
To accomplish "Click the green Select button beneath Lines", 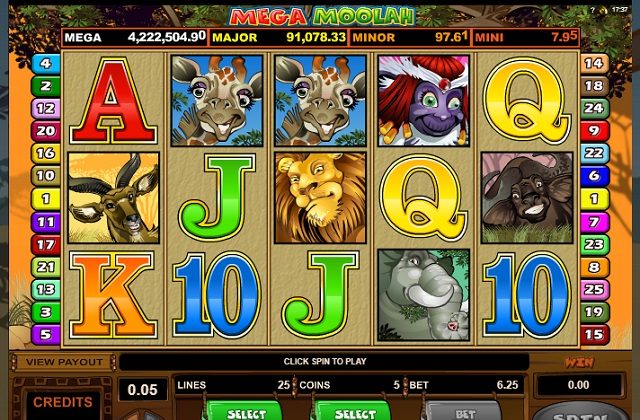I will 245,411.
